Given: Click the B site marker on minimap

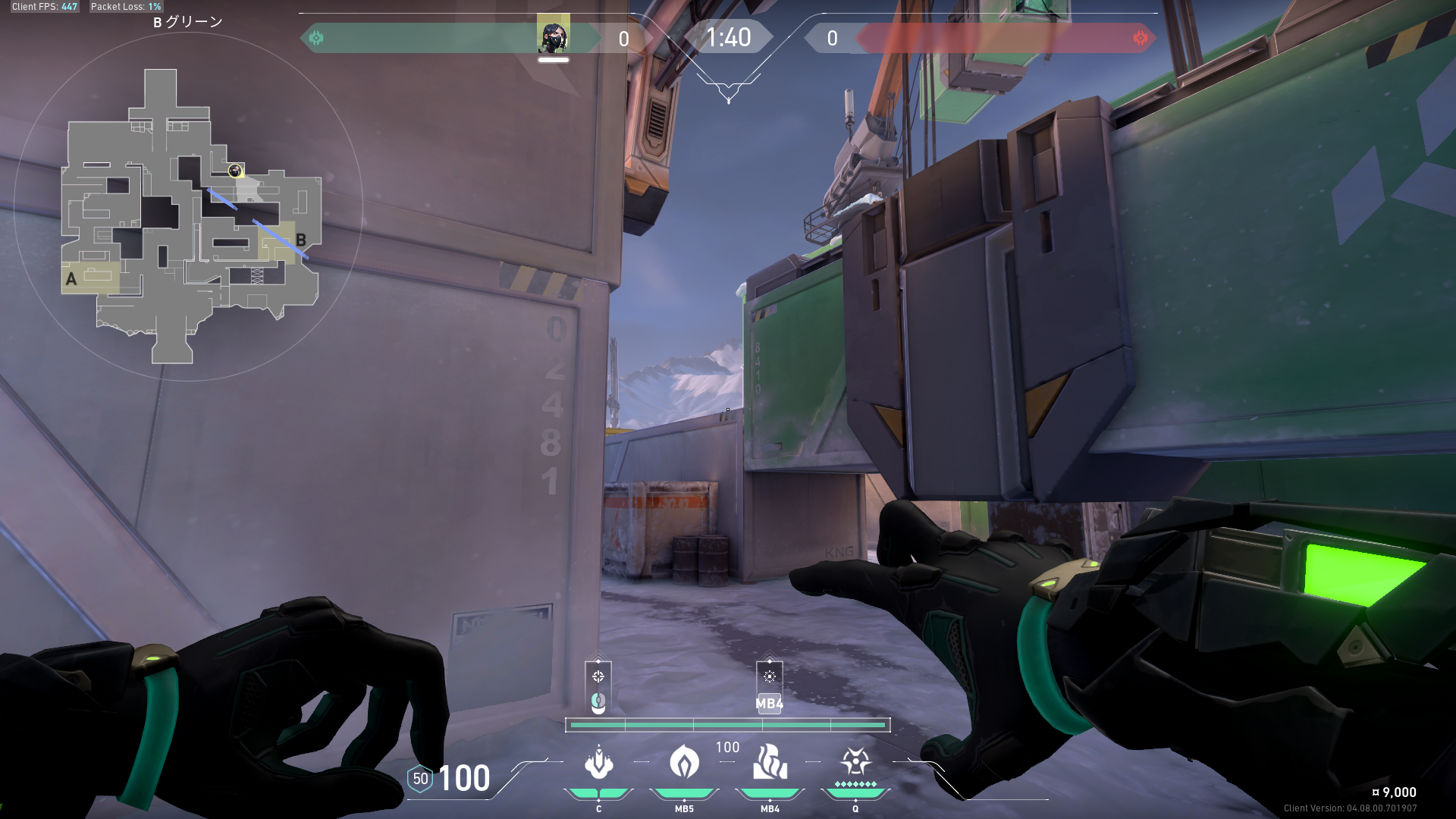Looking at the screenshot, I should point(301,240).
